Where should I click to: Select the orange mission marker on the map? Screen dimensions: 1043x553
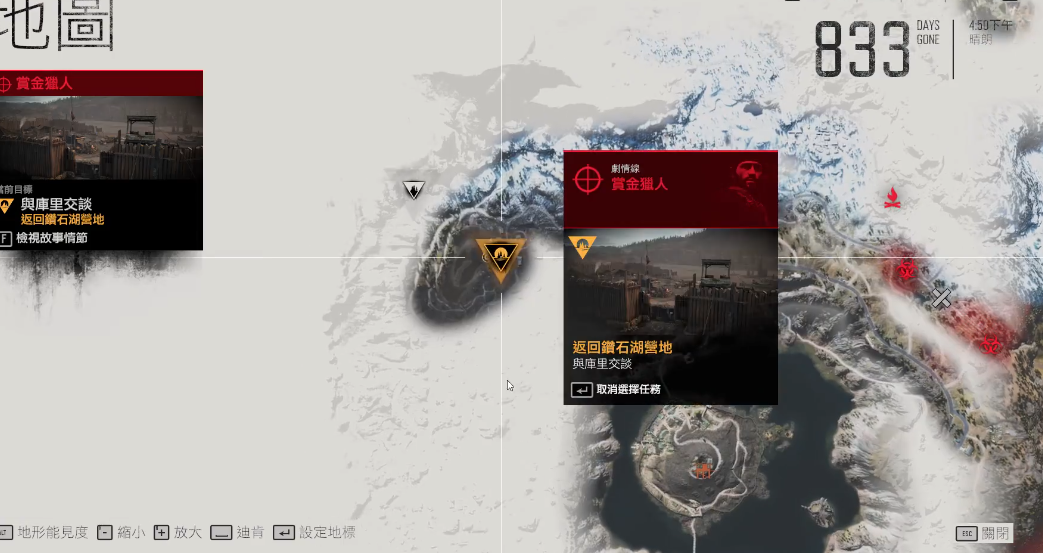(499, 257)
